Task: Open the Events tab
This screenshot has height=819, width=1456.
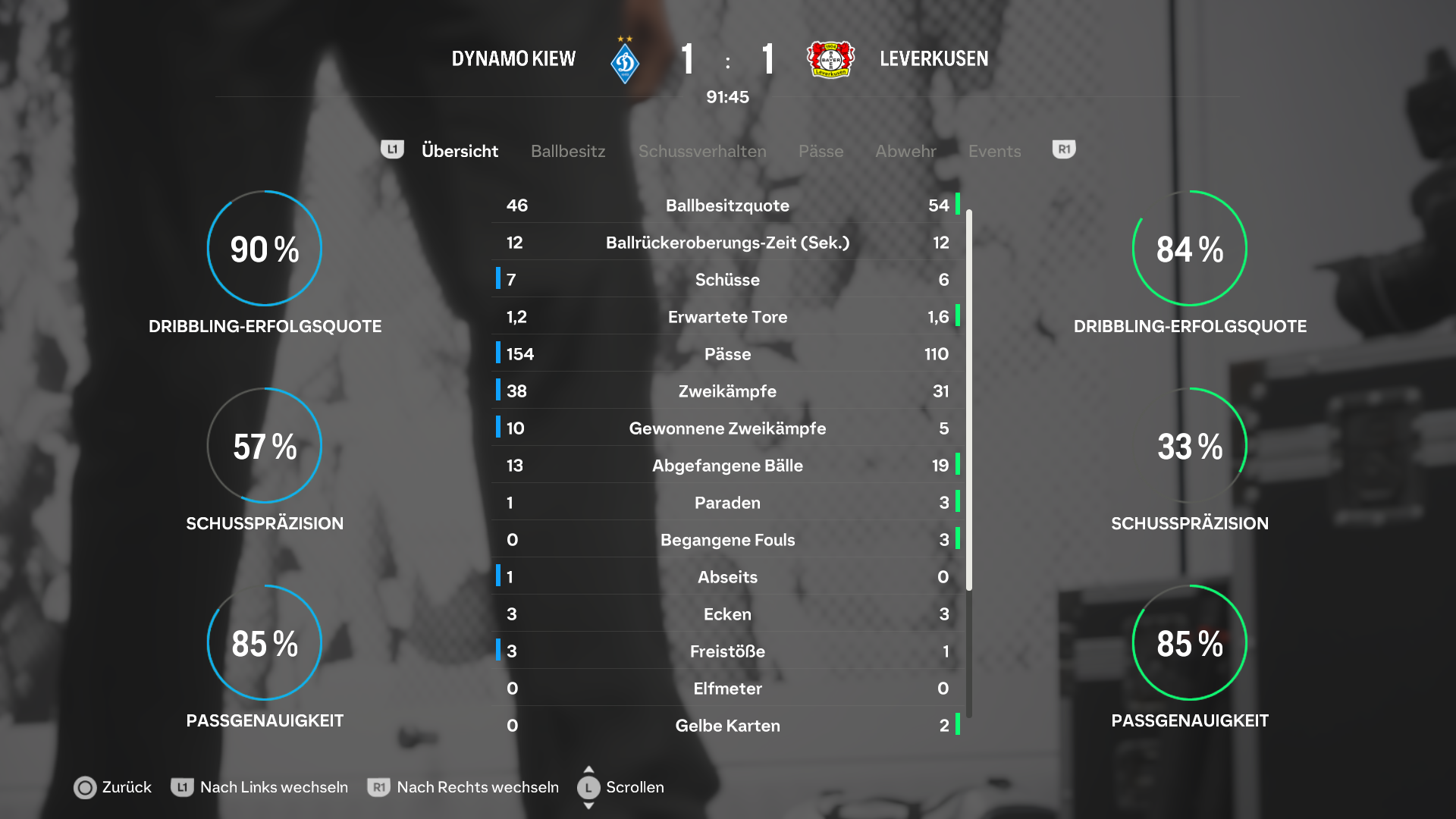Action: (994, 151)
